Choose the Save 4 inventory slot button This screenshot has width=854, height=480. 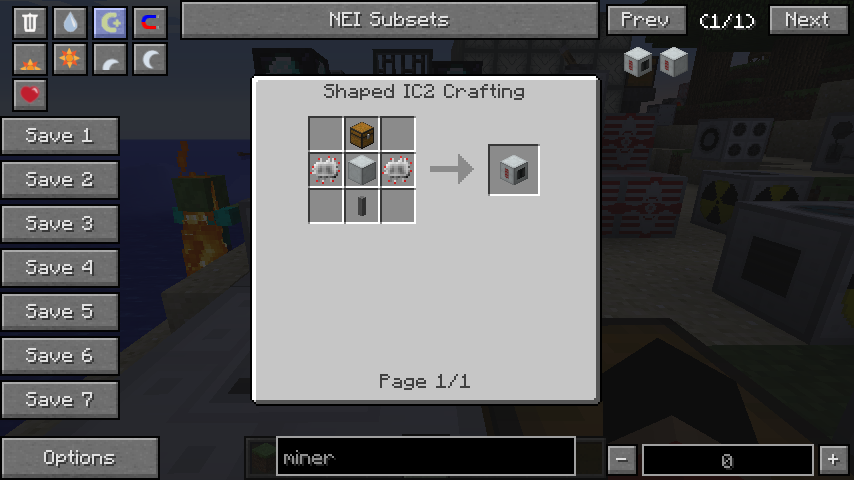coord(60,268)
